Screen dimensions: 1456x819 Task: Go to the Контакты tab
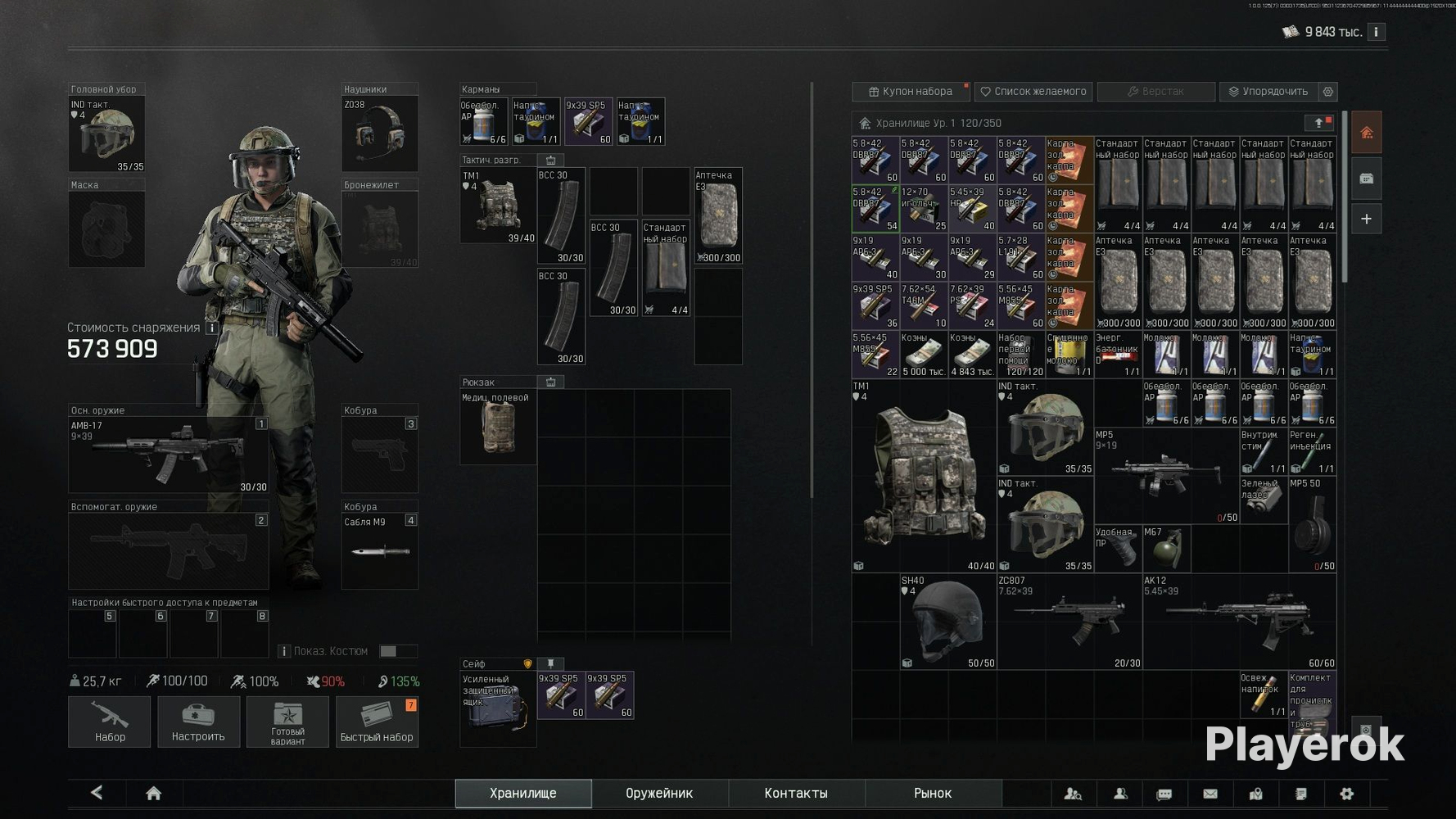[796, 793]
